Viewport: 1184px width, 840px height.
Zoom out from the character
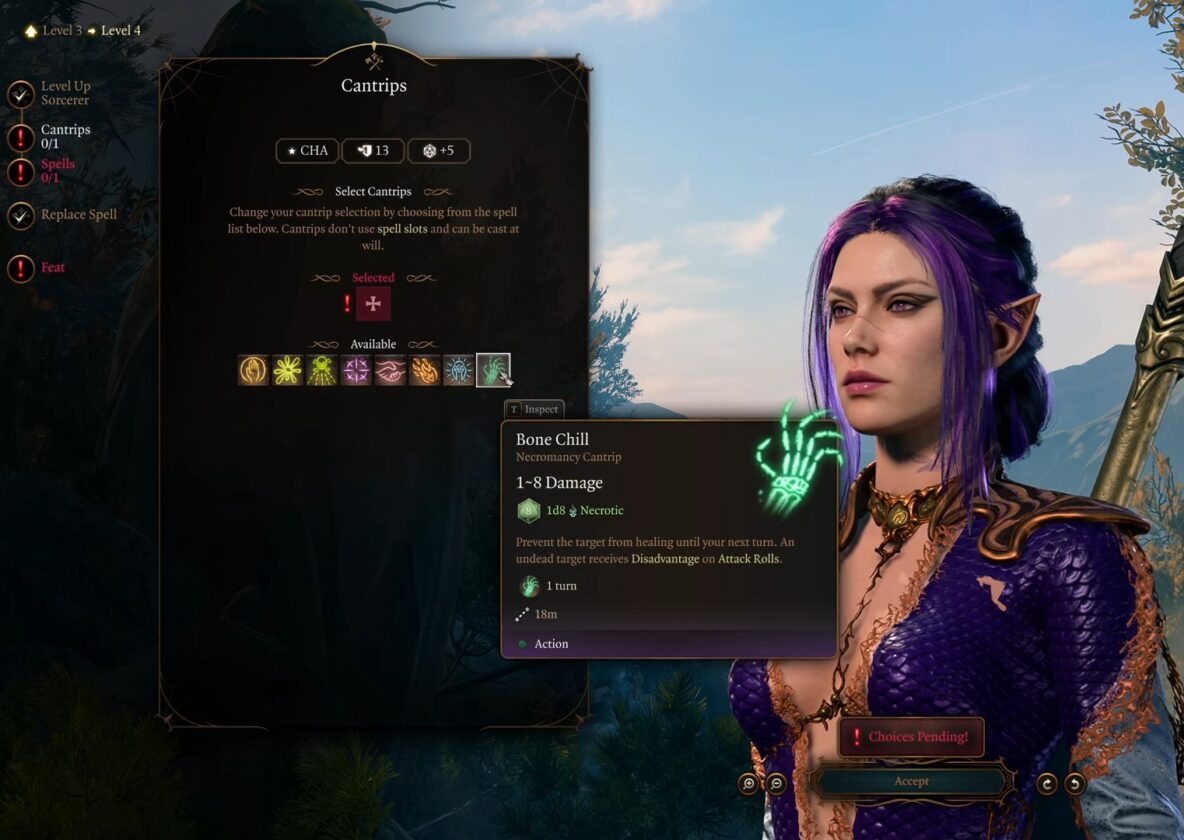click(776, 784)
